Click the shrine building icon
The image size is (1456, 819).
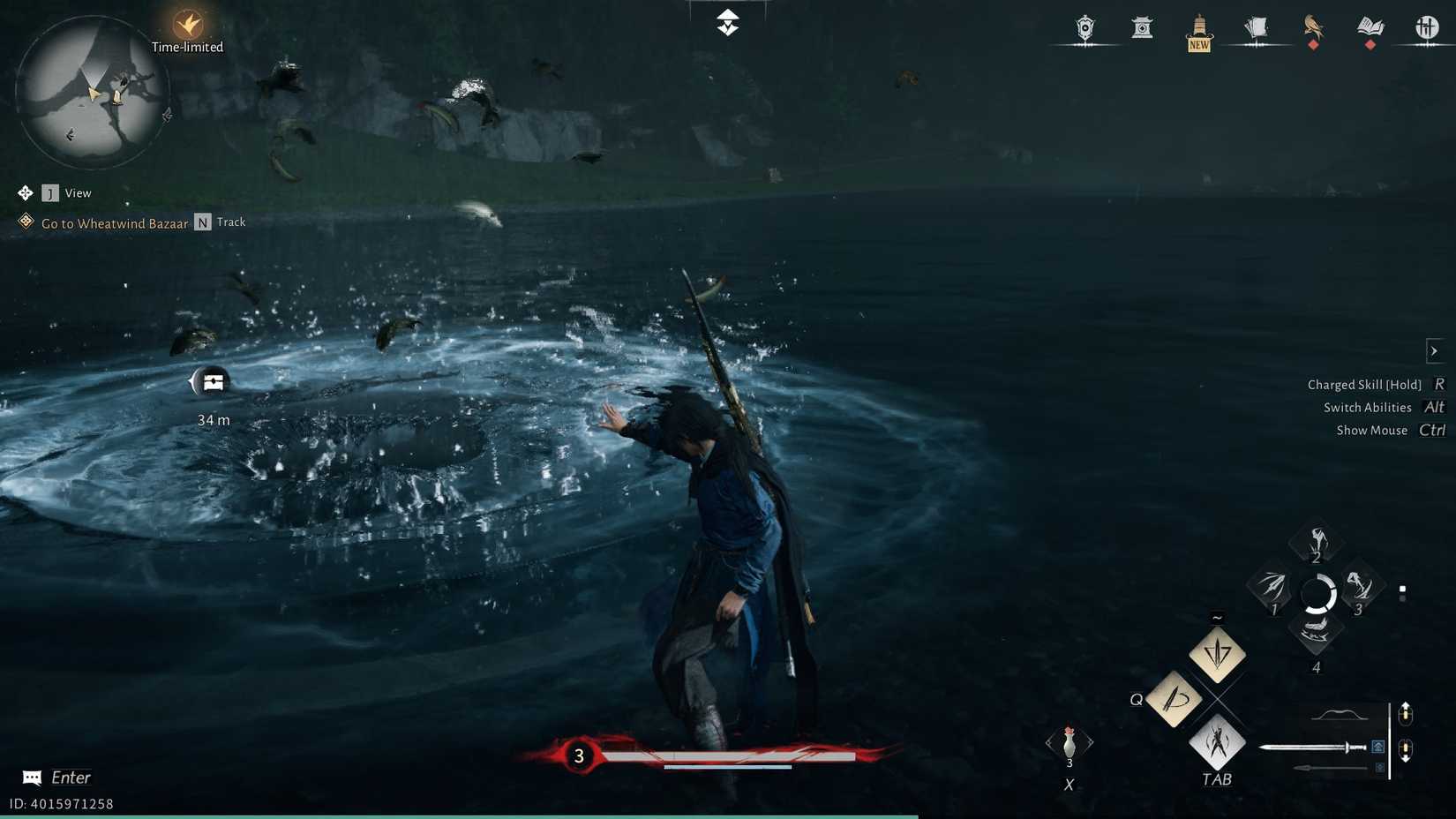pos(1142,26)
